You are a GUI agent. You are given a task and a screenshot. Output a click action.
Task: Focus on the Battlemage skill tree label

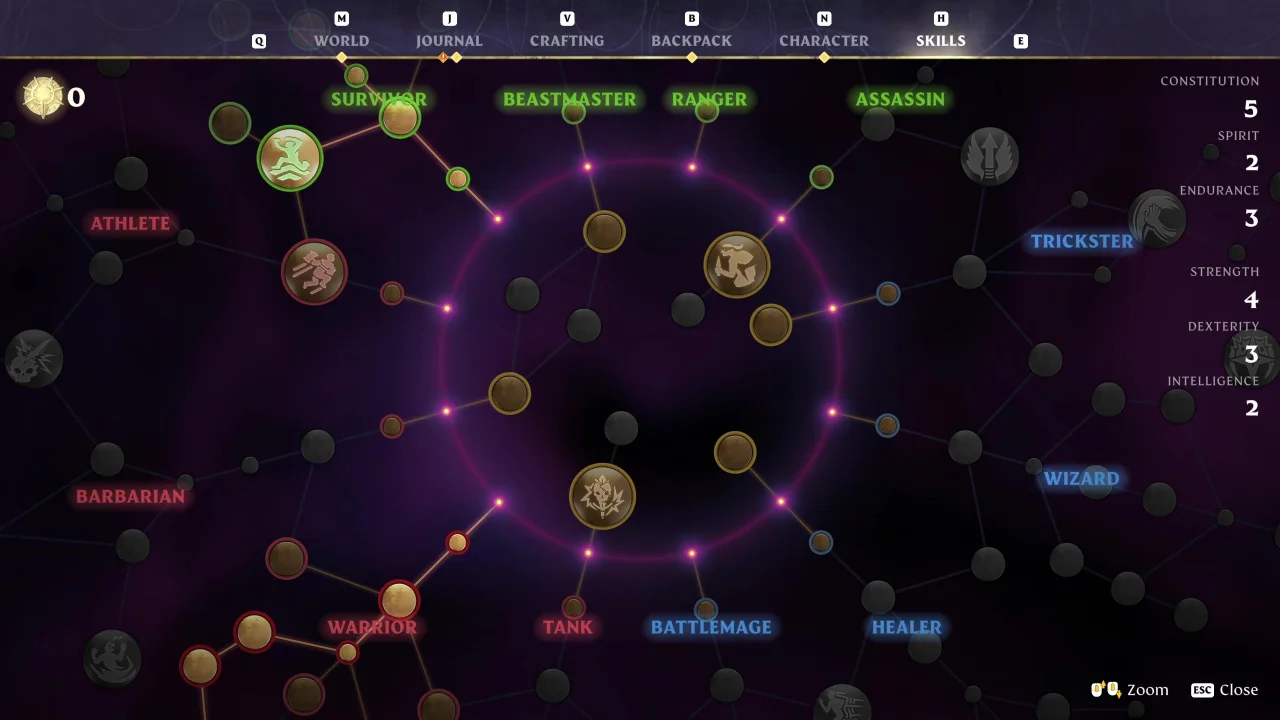coord(711,628)
